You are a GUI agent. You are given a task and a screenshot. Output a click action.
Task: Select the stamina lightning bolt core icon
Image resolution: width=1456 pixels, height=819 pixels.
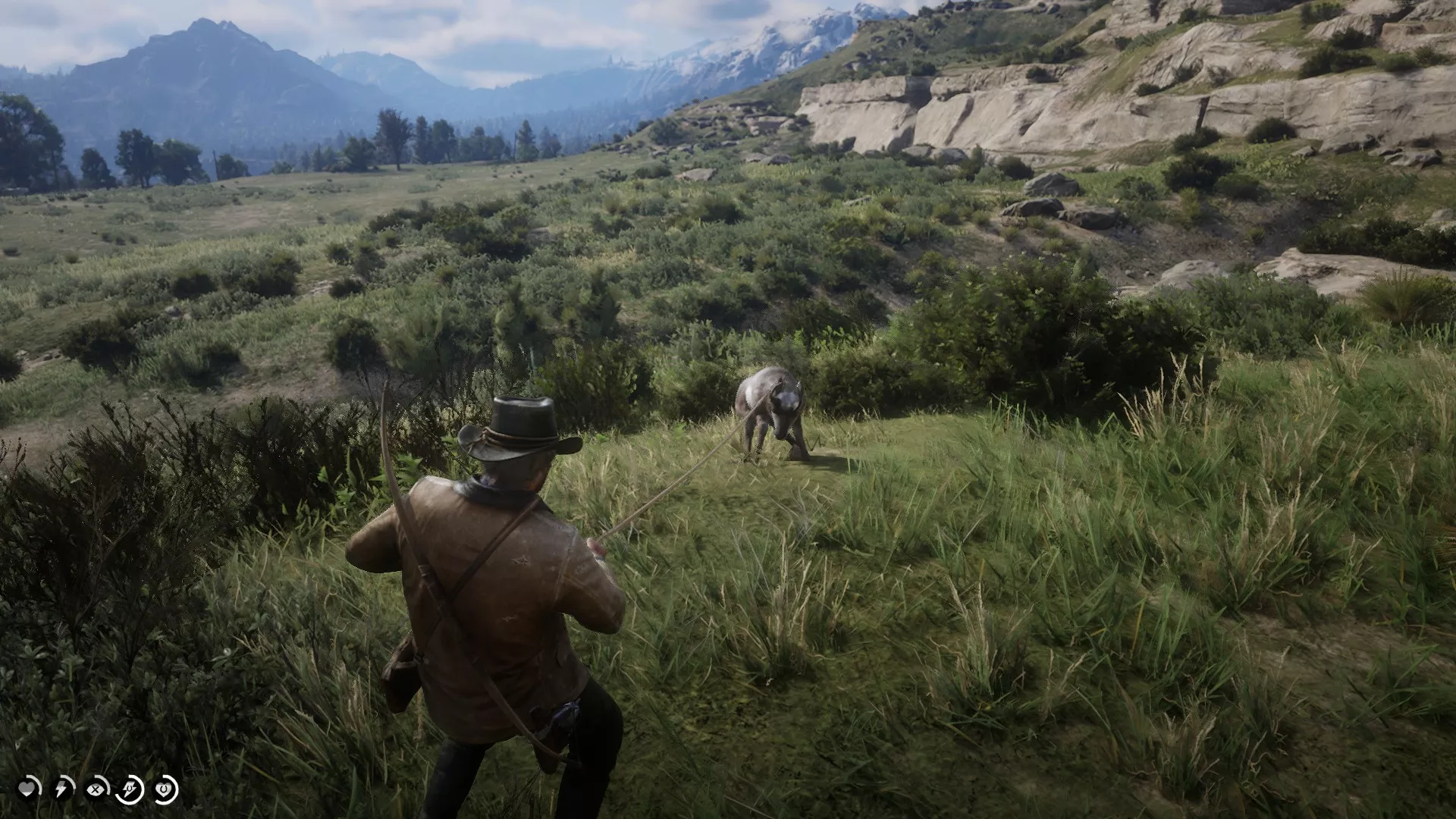click(61, 789)
